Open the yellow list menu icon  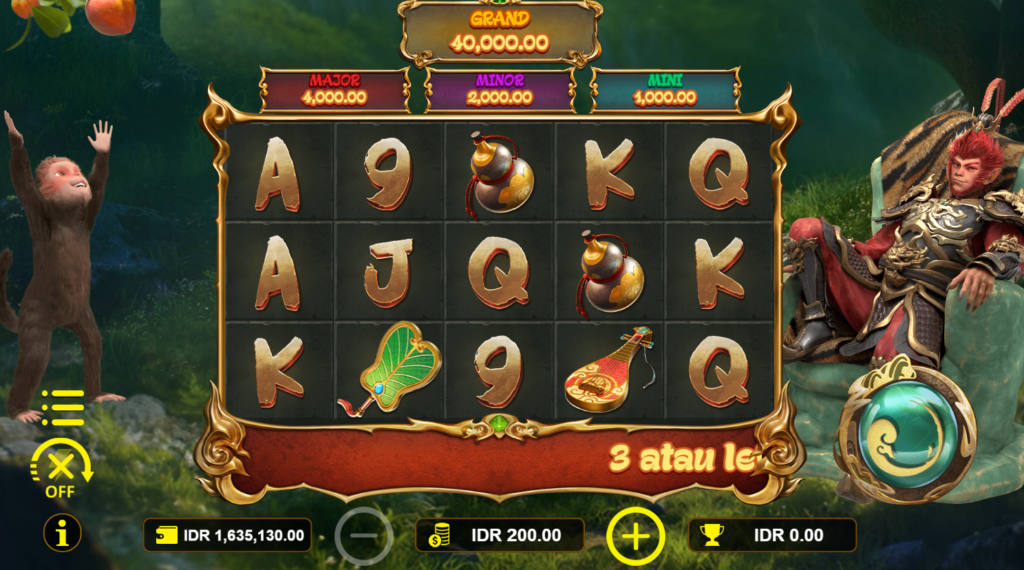click(63, 407)
